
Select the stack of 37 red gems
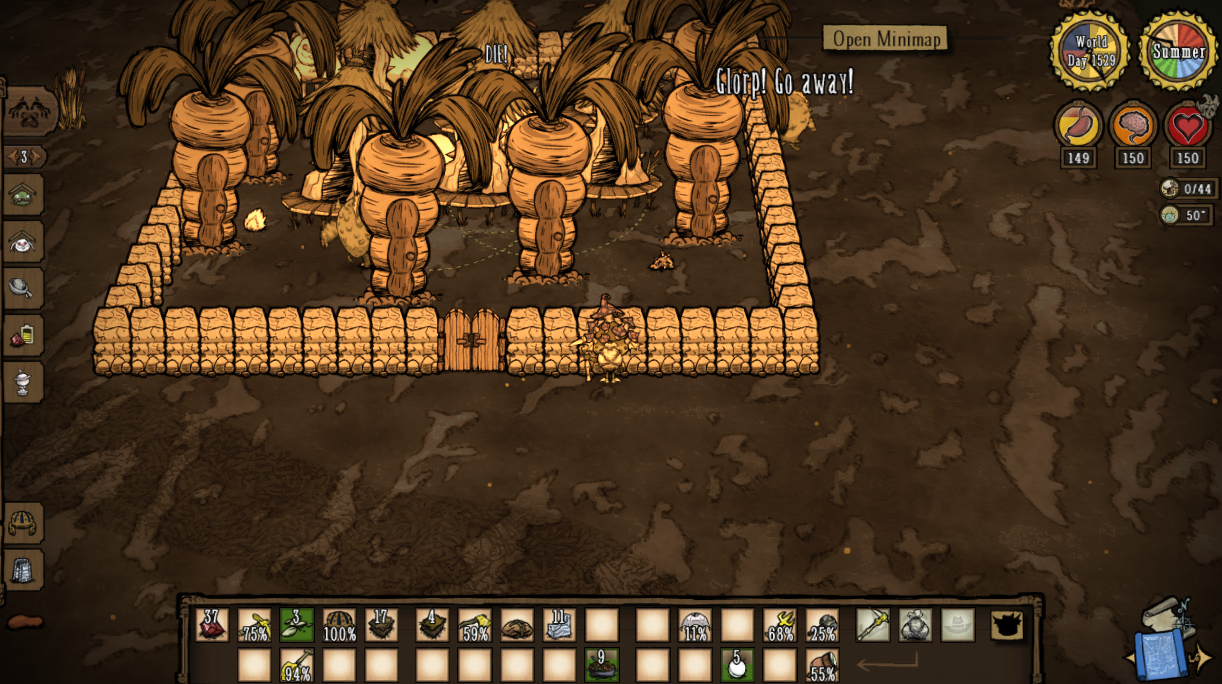(212, 625)
